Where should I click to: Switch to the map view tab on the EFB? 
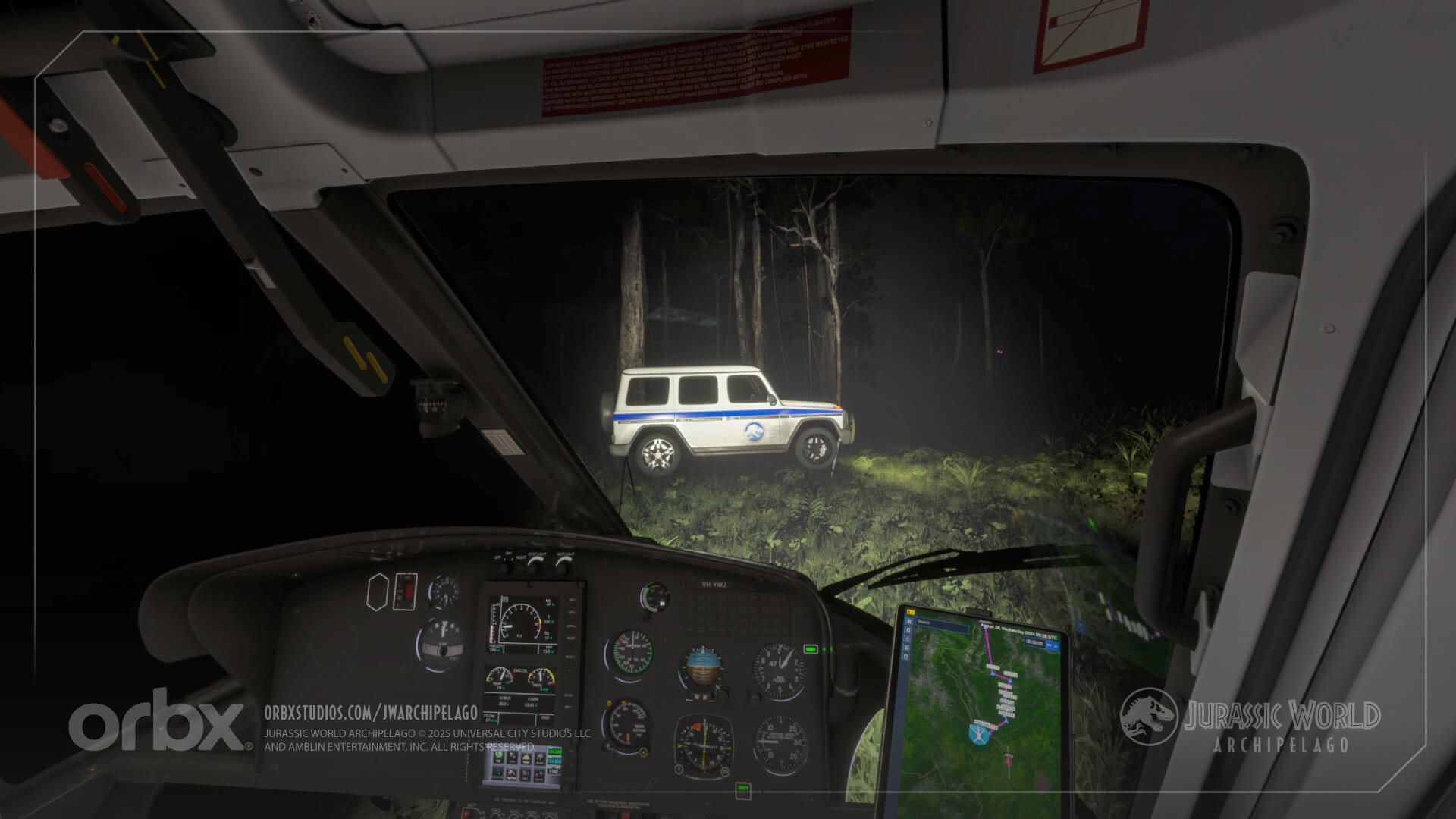pos(907,629)
